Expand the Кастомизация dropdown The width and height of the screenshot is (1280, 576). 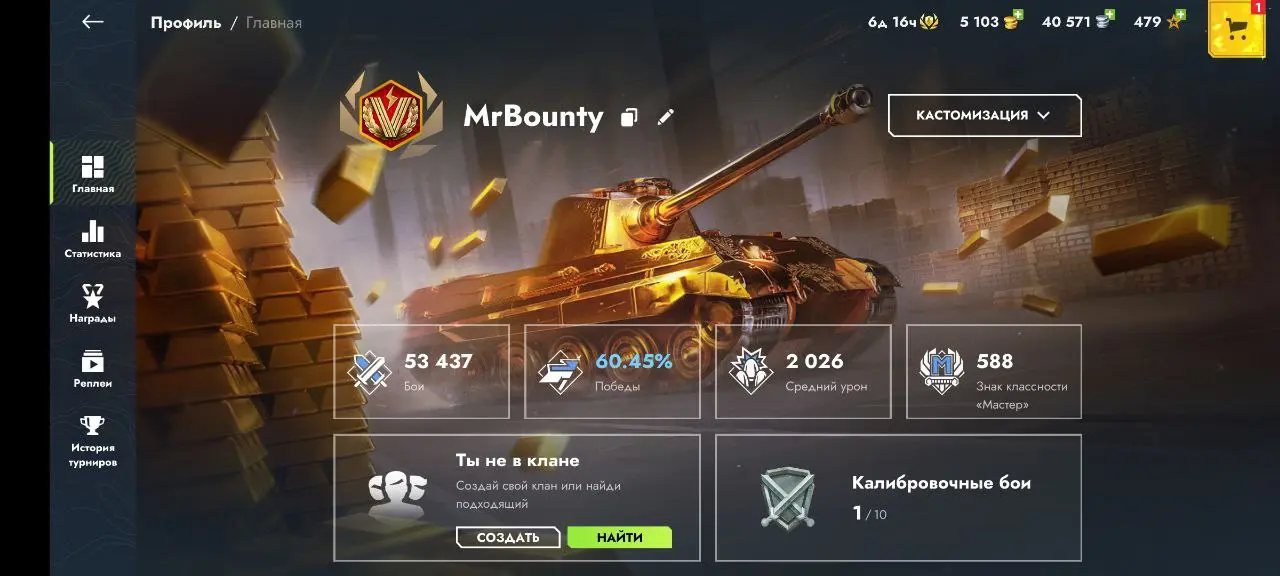coord(984,115)
